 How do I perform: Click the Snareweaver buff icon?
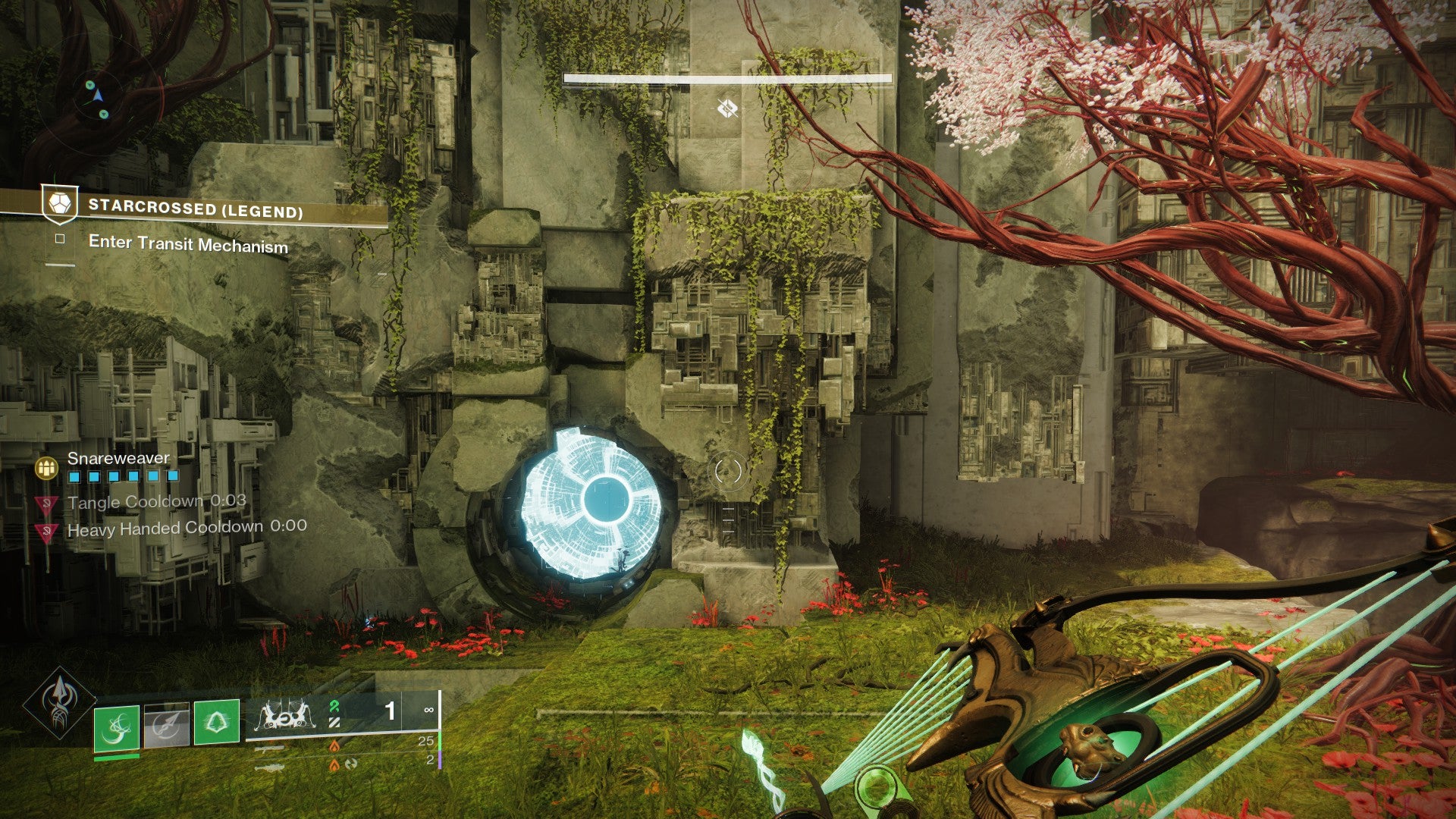click(47, 468)
